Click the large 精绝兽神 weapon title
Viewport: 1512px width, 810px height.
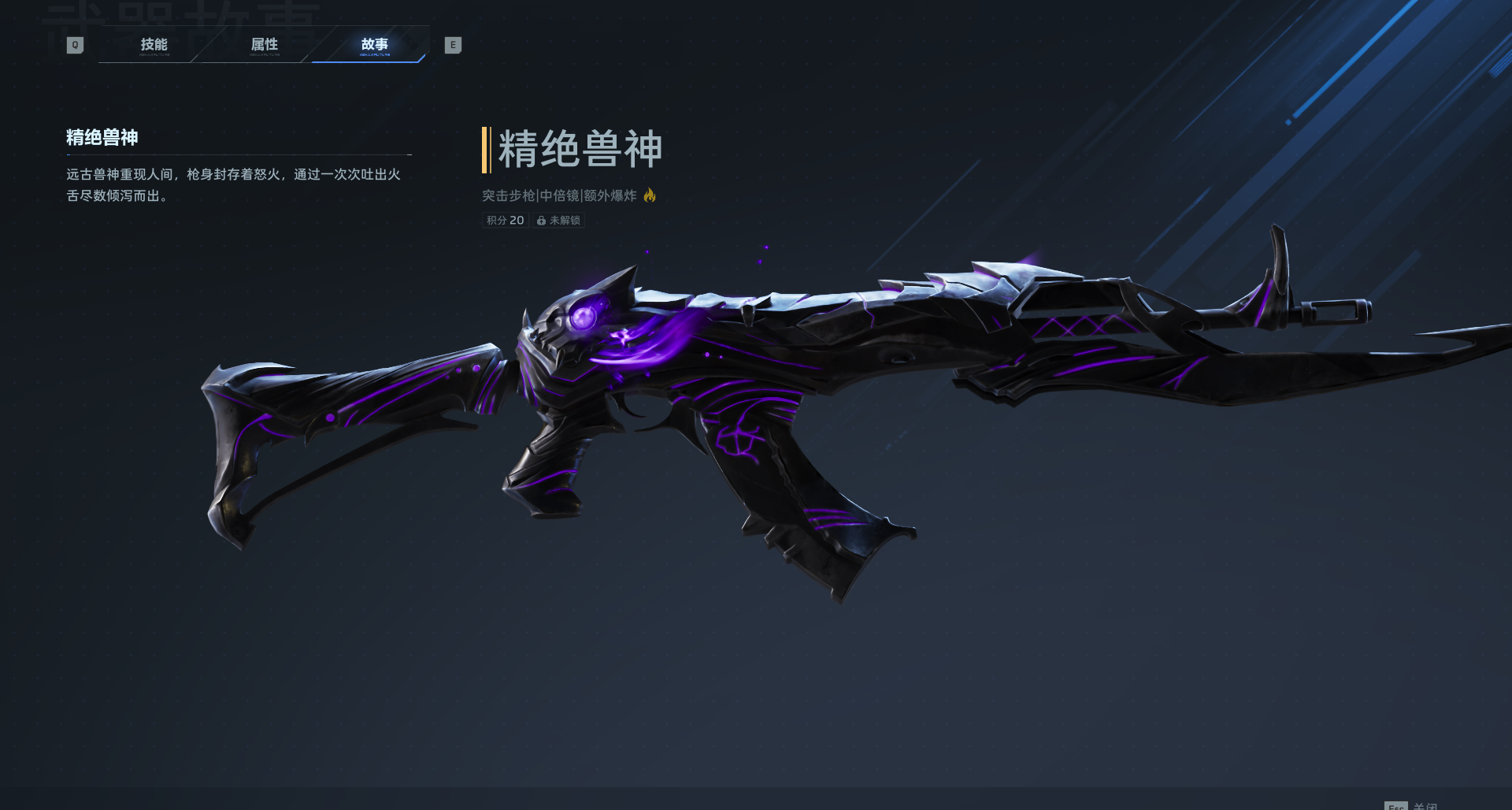click(x=581, y=149)
